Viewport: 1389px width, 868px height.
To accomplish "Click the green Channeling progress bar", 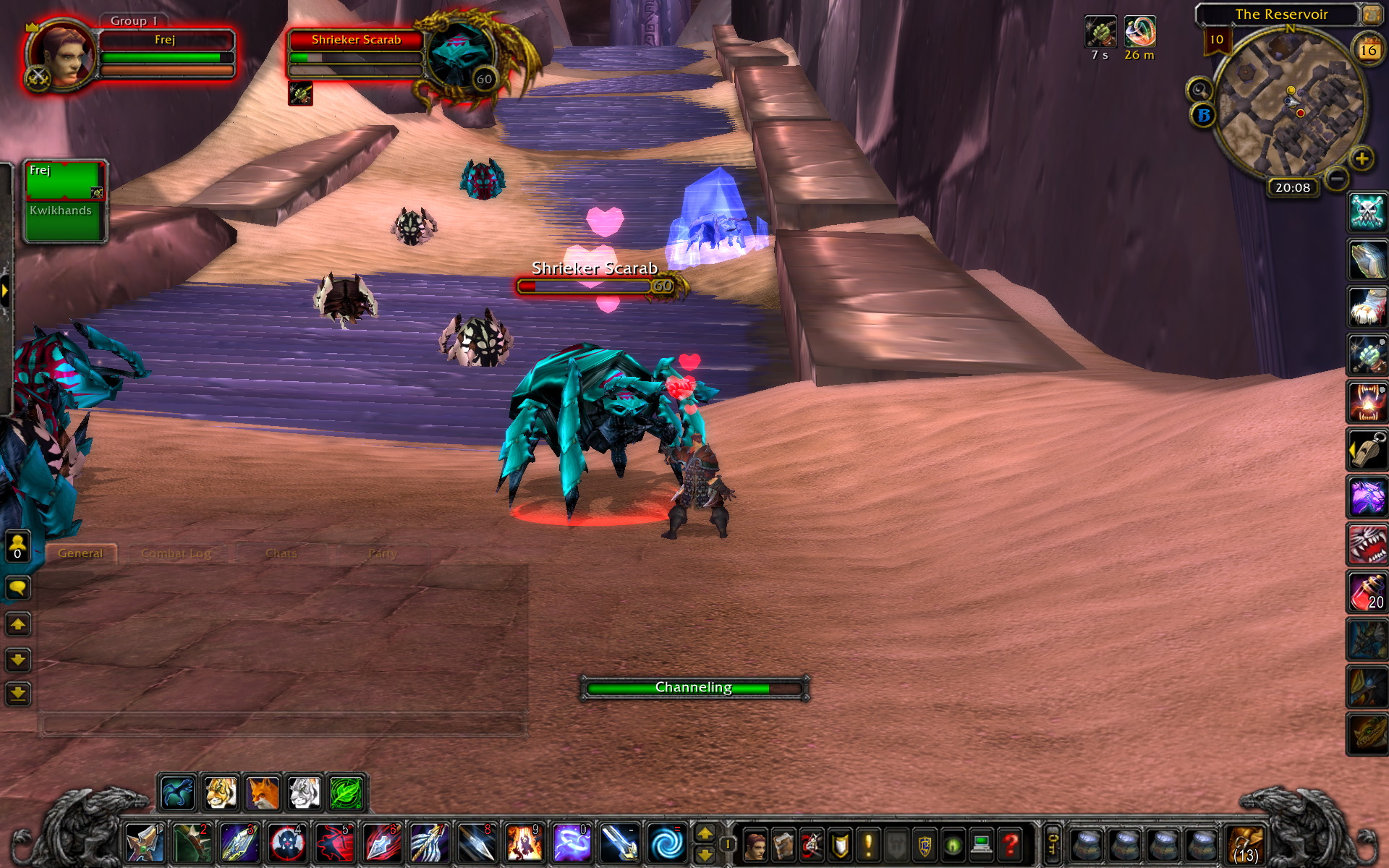I will click(x=693, y=687).
